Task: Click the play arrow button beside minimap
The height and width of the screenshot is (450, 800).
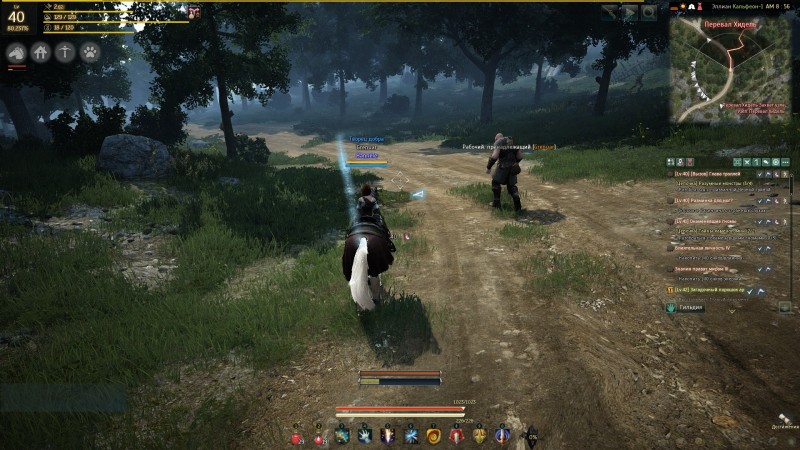Action: 630,13
